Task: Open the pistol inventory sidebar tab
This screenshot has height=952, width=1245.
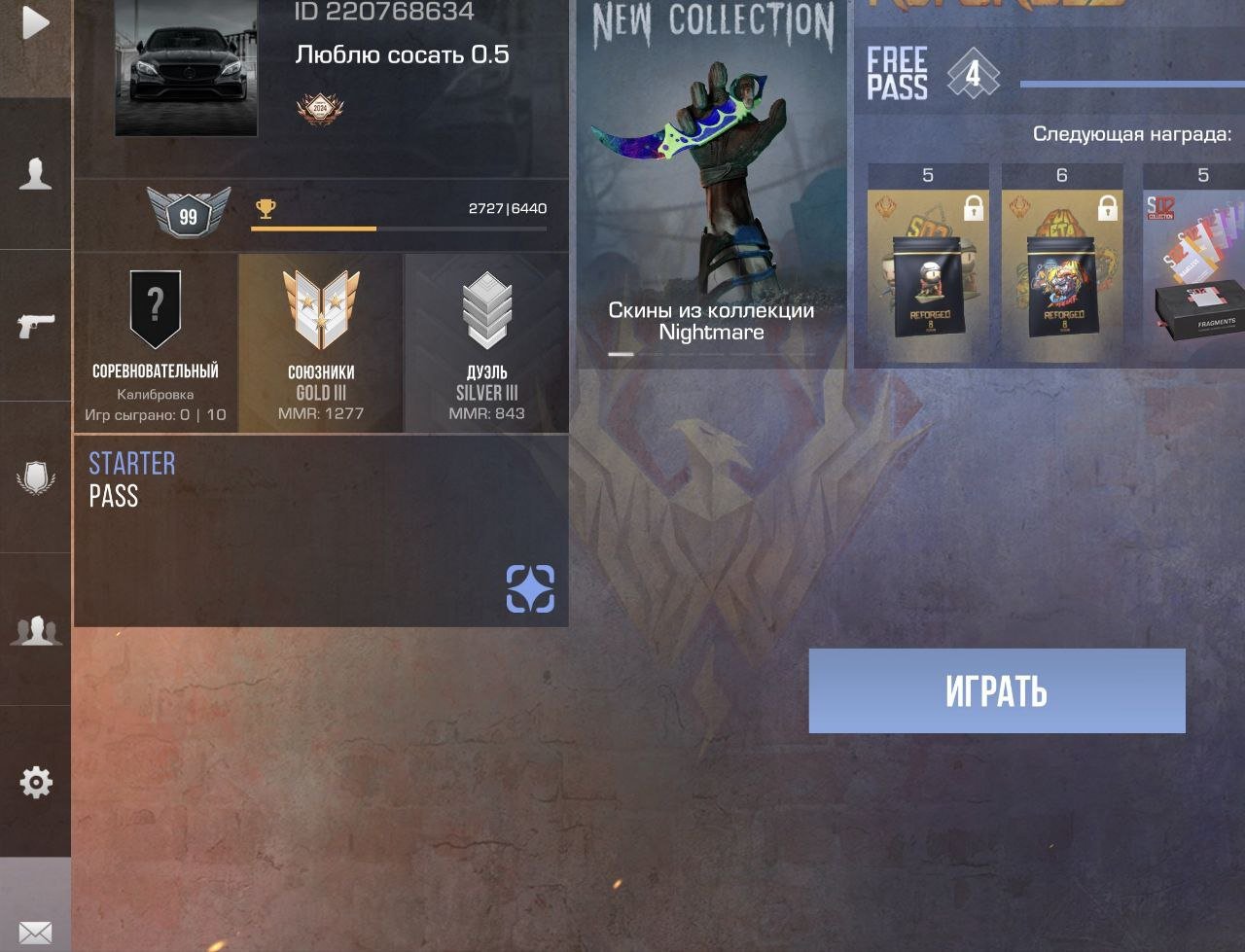Action: tap(35, 325)
